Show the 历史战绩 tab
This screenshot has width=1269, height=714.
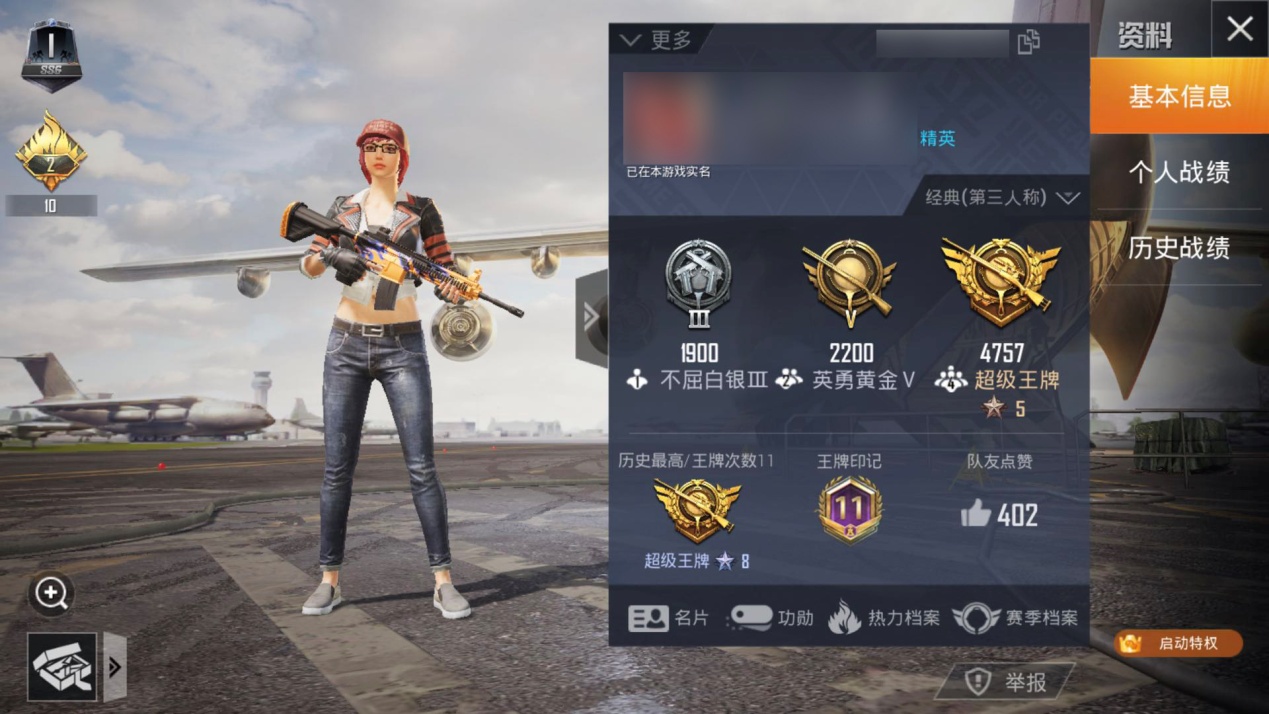click(x=1179, y=248)
